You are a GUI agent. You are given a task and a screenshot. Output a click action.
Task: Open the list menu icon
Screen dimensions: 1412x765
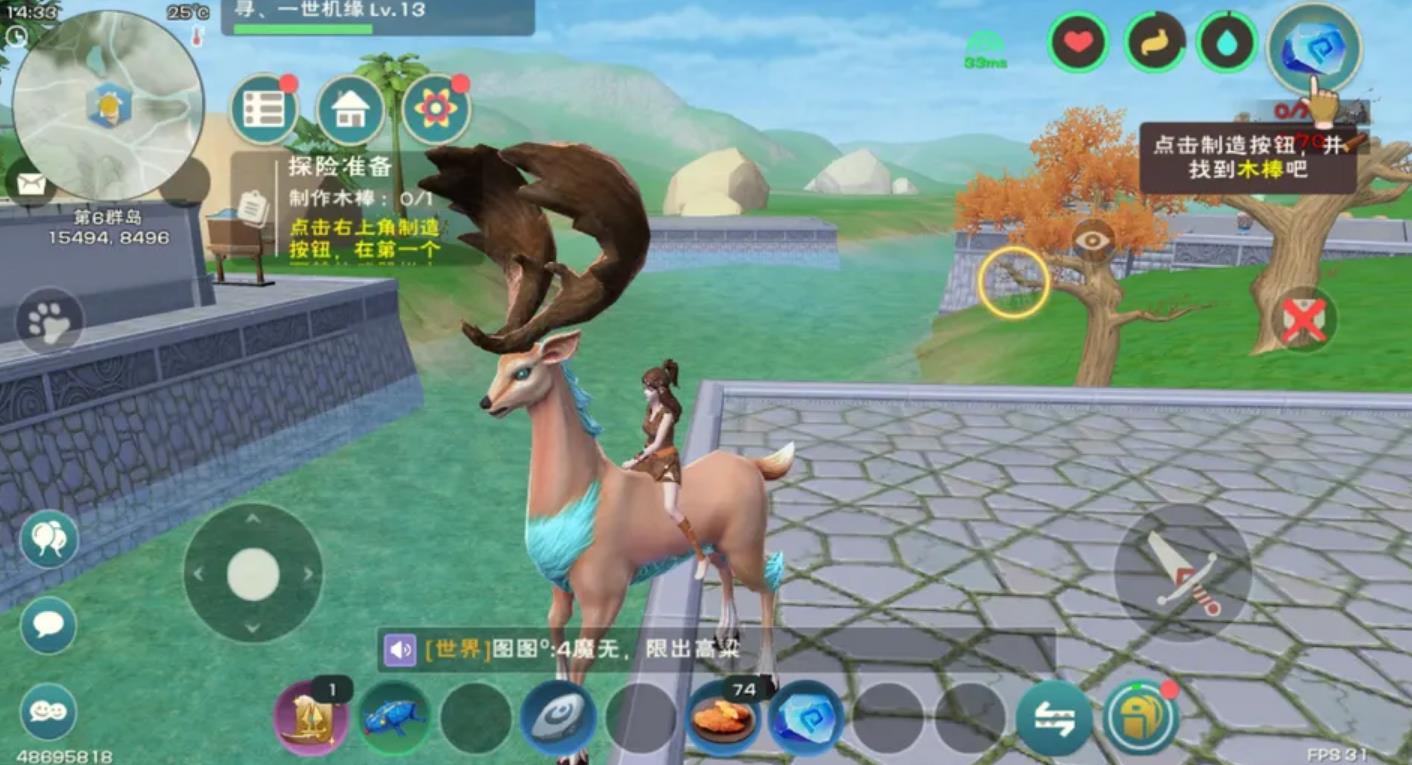[x=264, y=110]
